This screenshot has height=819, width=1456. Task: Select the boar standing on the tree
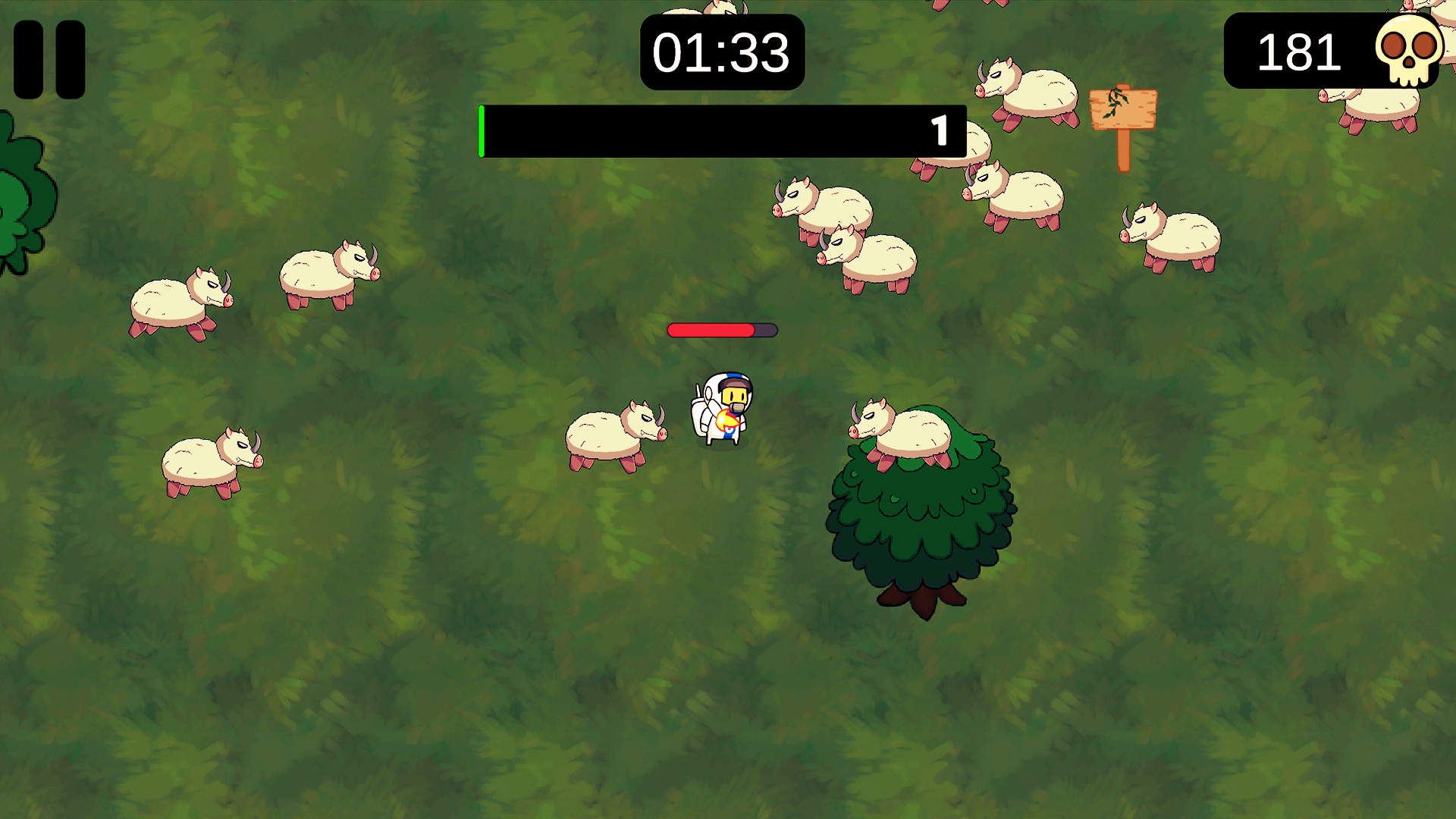[x=902, y=432]
